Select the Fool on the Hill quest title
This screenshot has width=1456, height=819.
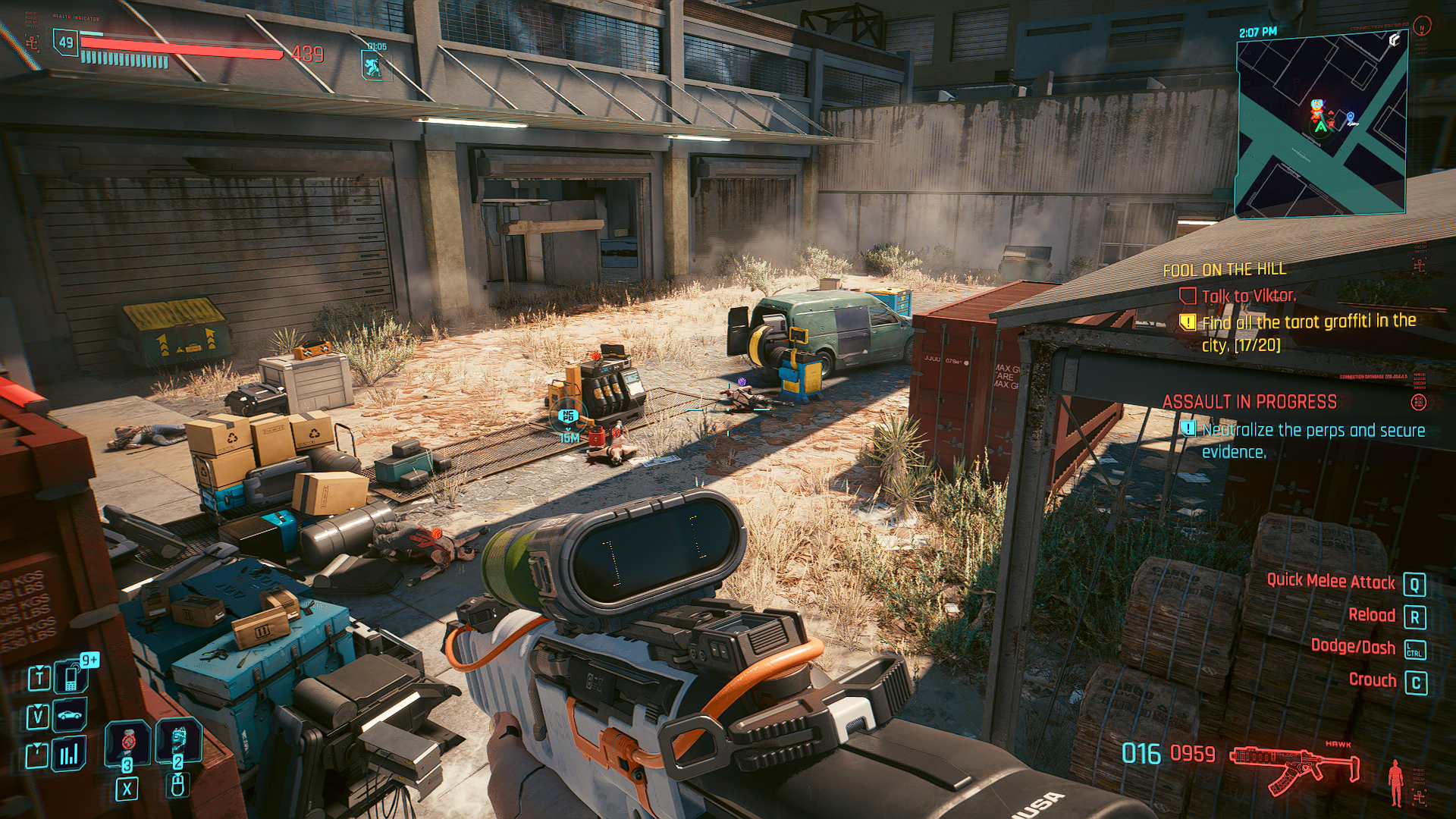tap(1224, 269)
